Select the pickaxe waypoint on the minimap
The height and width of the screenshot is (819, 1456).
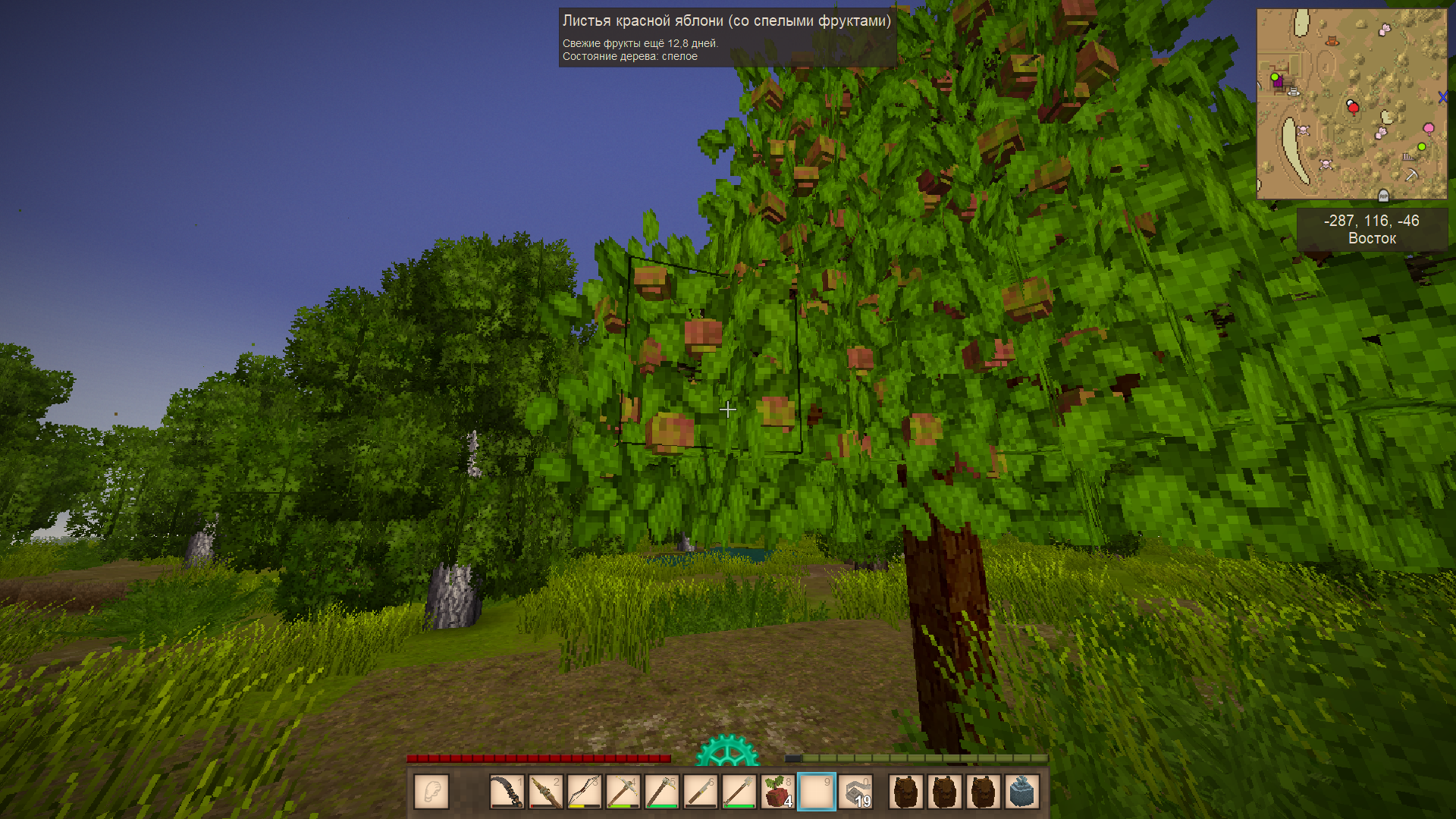(1411, 175)
